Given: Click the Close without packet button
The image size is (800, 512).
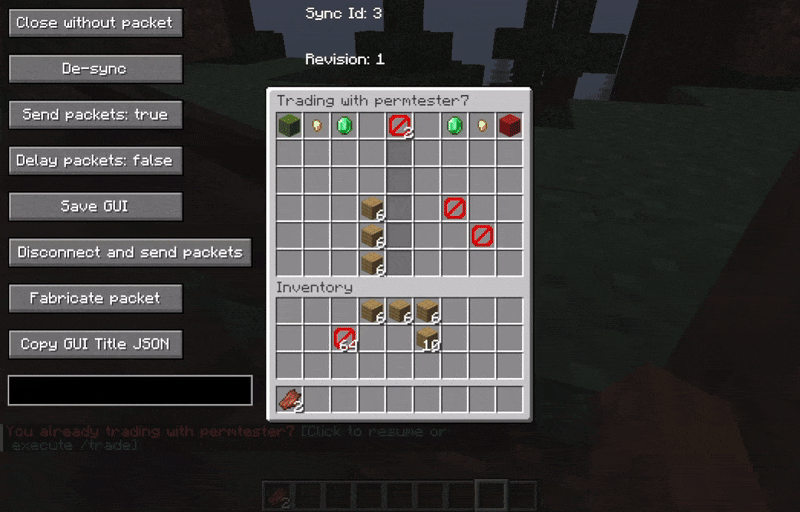Looking at the screenshot, I should tap(95, 23).
